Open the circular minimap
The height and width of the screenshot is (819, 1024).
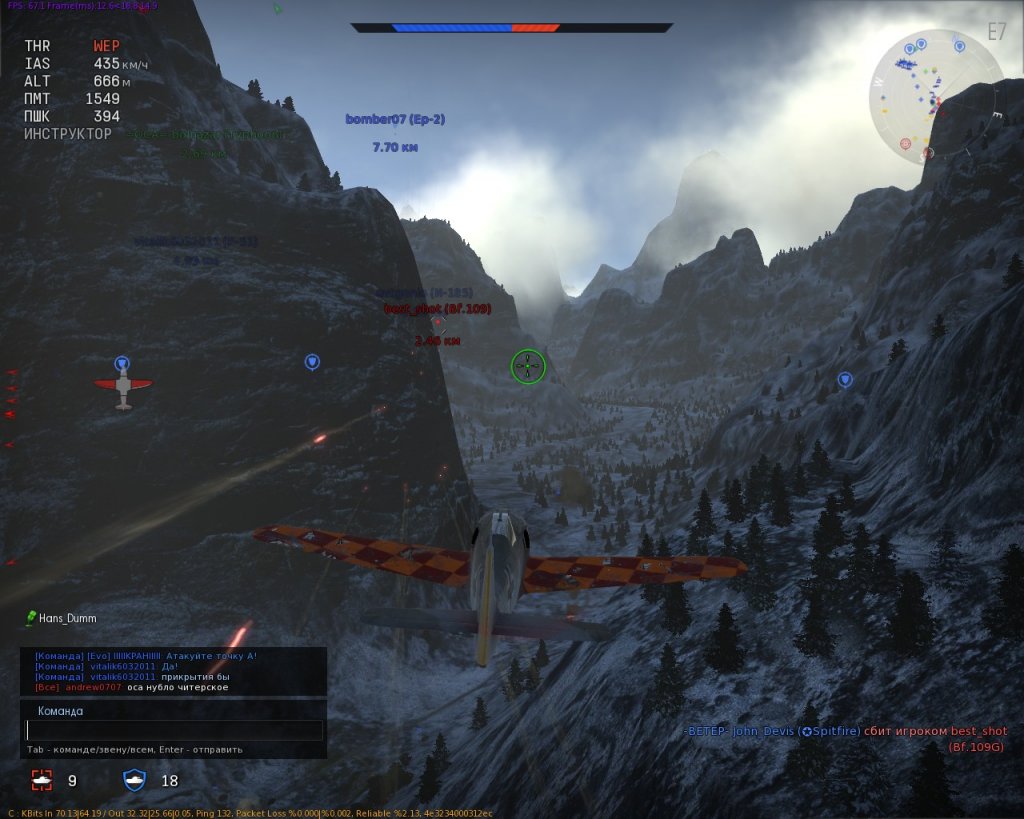936,96
